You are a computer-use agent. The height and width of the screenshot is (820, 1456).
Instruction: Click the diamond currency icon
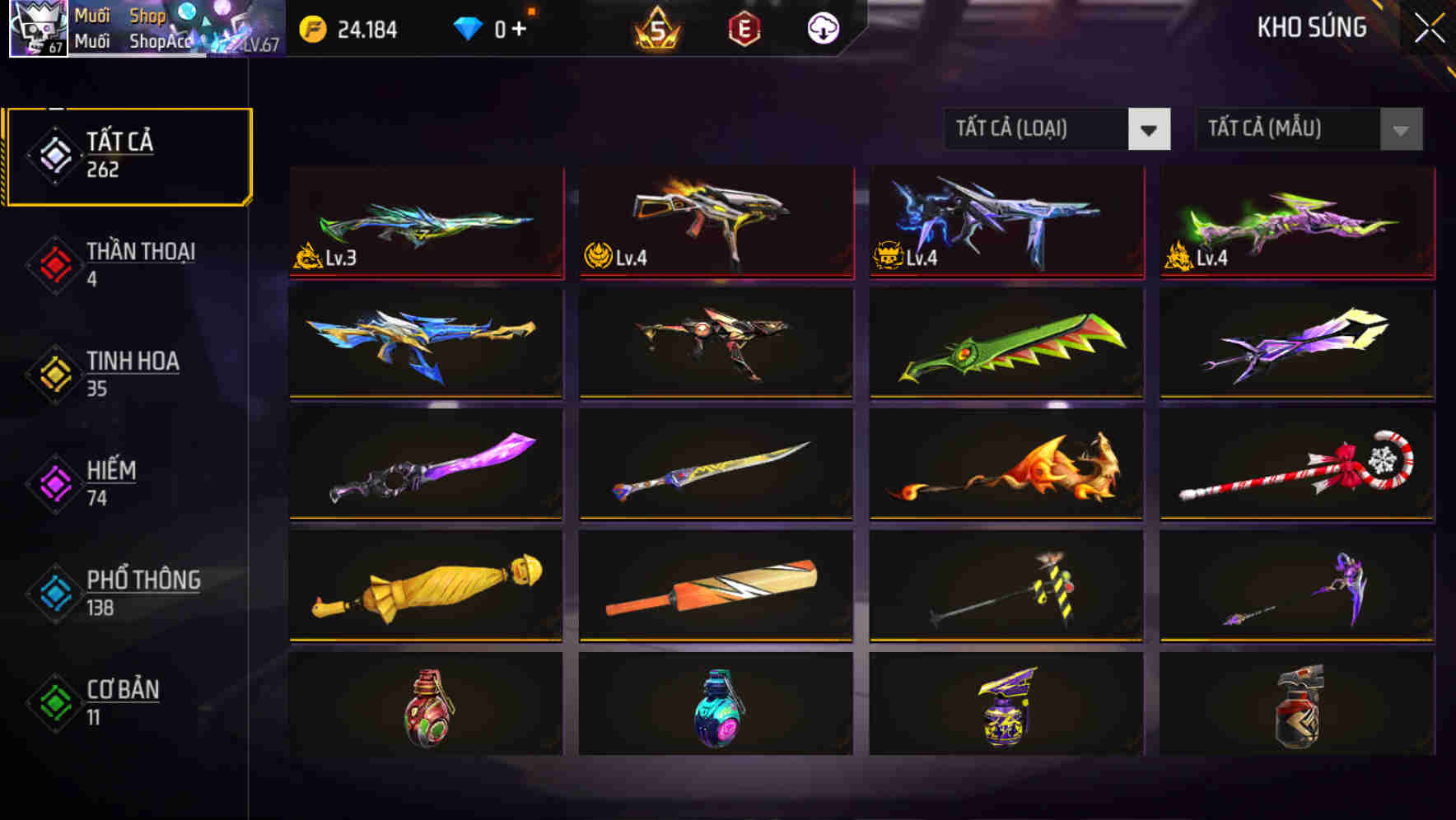click(x=469, y=29)
